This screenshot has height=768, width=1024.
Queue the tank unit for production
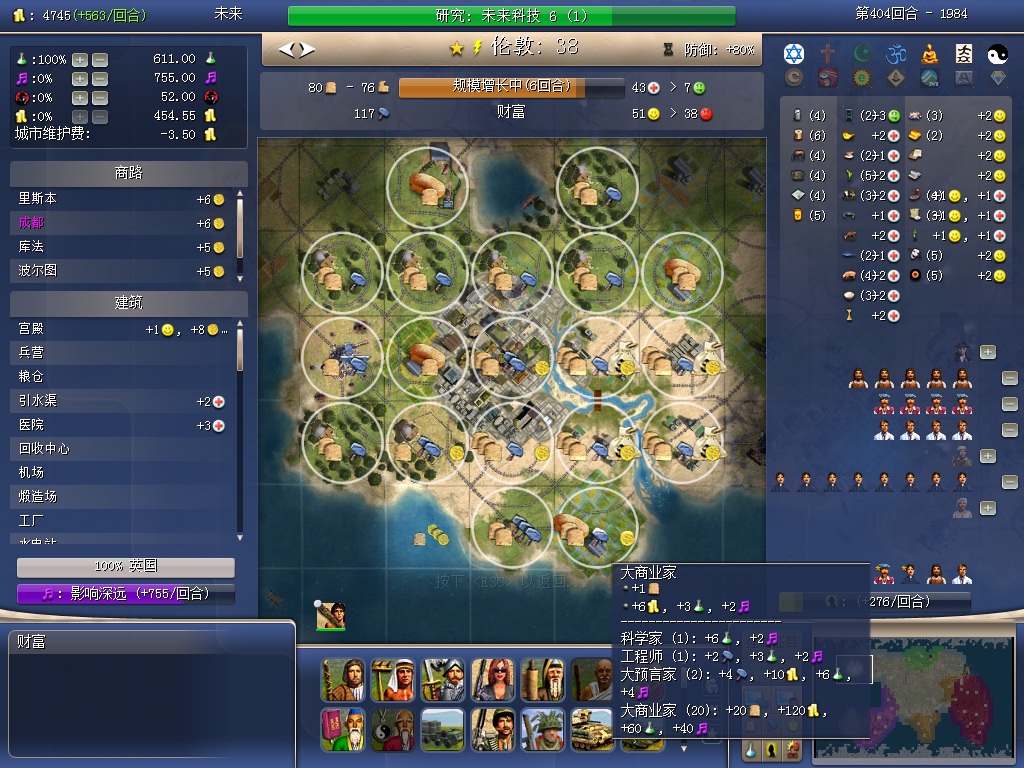592,730
